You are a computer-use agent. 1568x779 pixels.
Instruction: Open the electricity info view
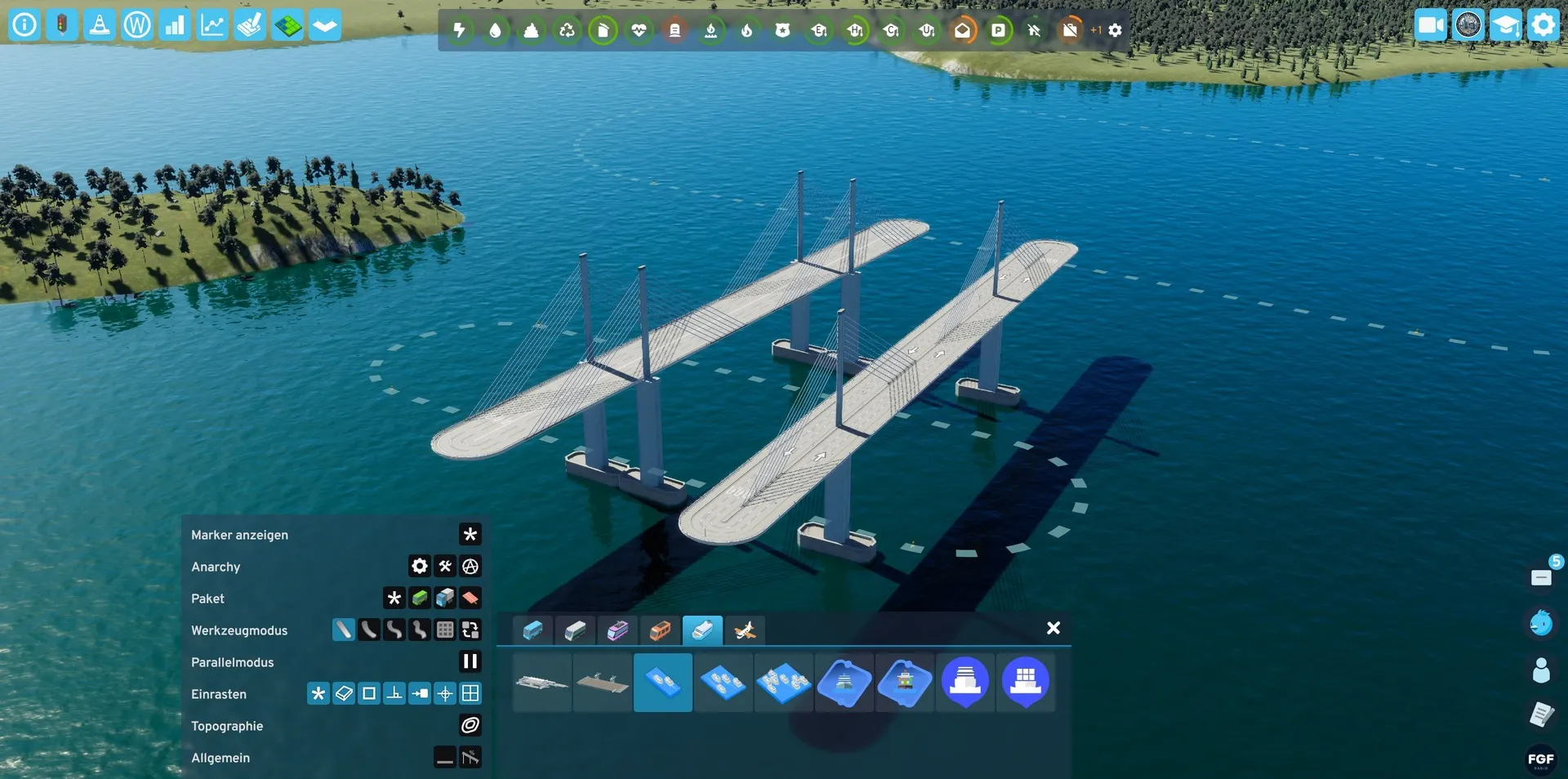tap(460, 30)
